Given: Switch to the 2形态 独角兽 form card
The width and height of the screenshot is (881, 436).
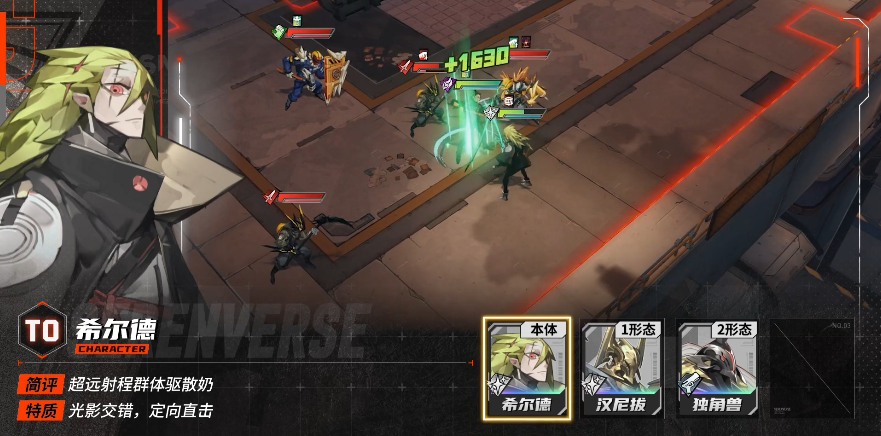Looking at the screenshot, I should coord(718,369).
